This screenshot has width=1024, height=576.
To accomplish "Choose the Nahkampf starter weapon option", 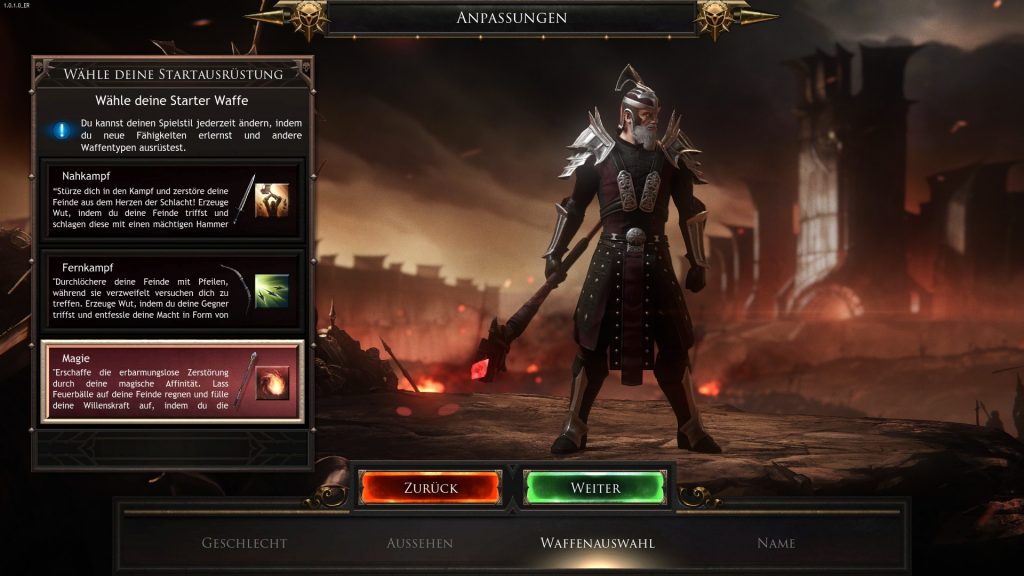I will tap(150, 200).
